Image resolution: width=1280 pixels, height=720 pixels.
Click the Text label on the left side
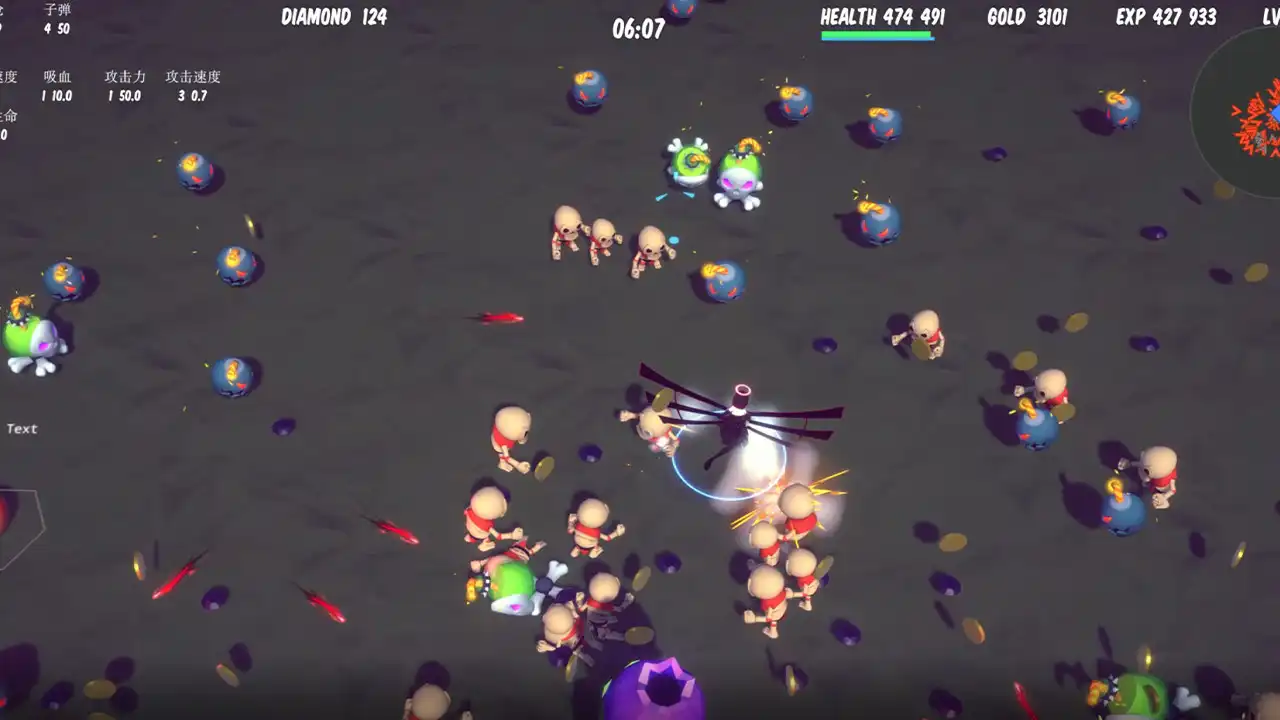pos(22,428)
